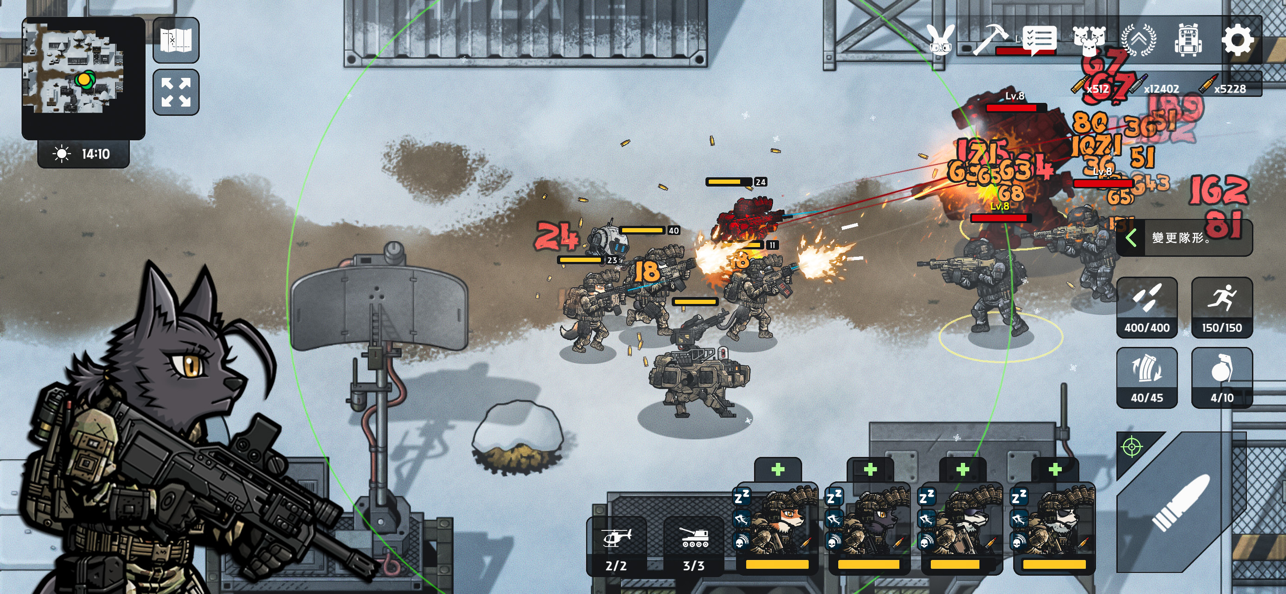Reload using the magazine swap button

[1147, 377]
